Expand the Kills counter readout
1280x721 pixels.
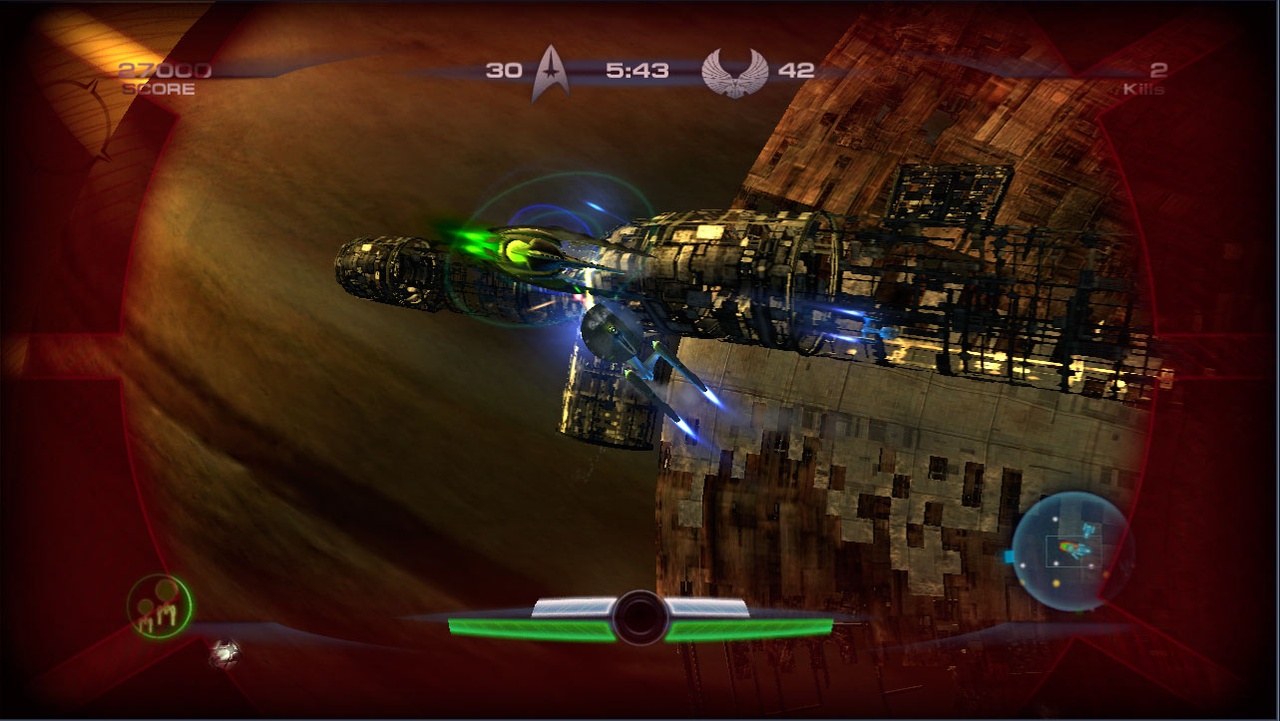(x=1152, y=80)
